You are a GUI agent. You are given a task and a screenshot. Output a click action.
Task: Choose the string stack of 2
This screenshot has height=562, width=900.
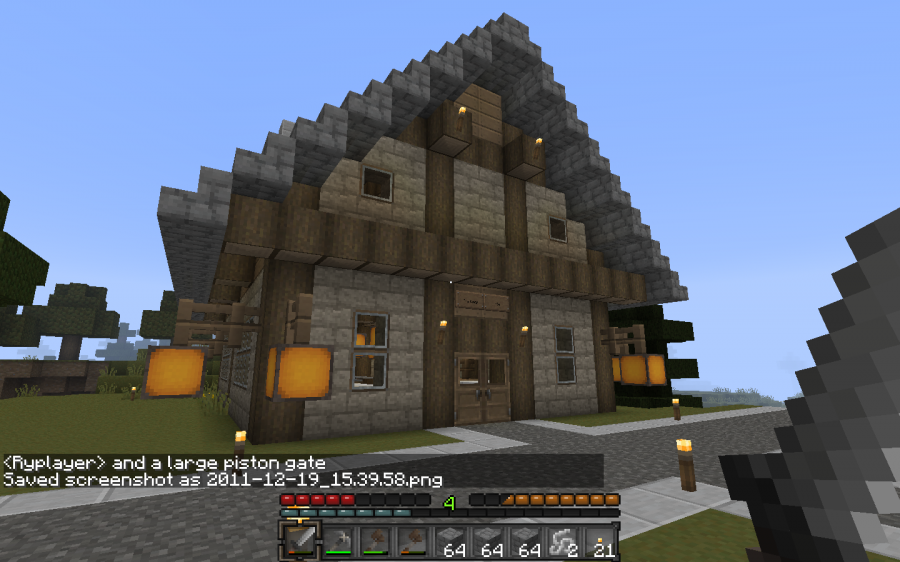tap(563, 541)
